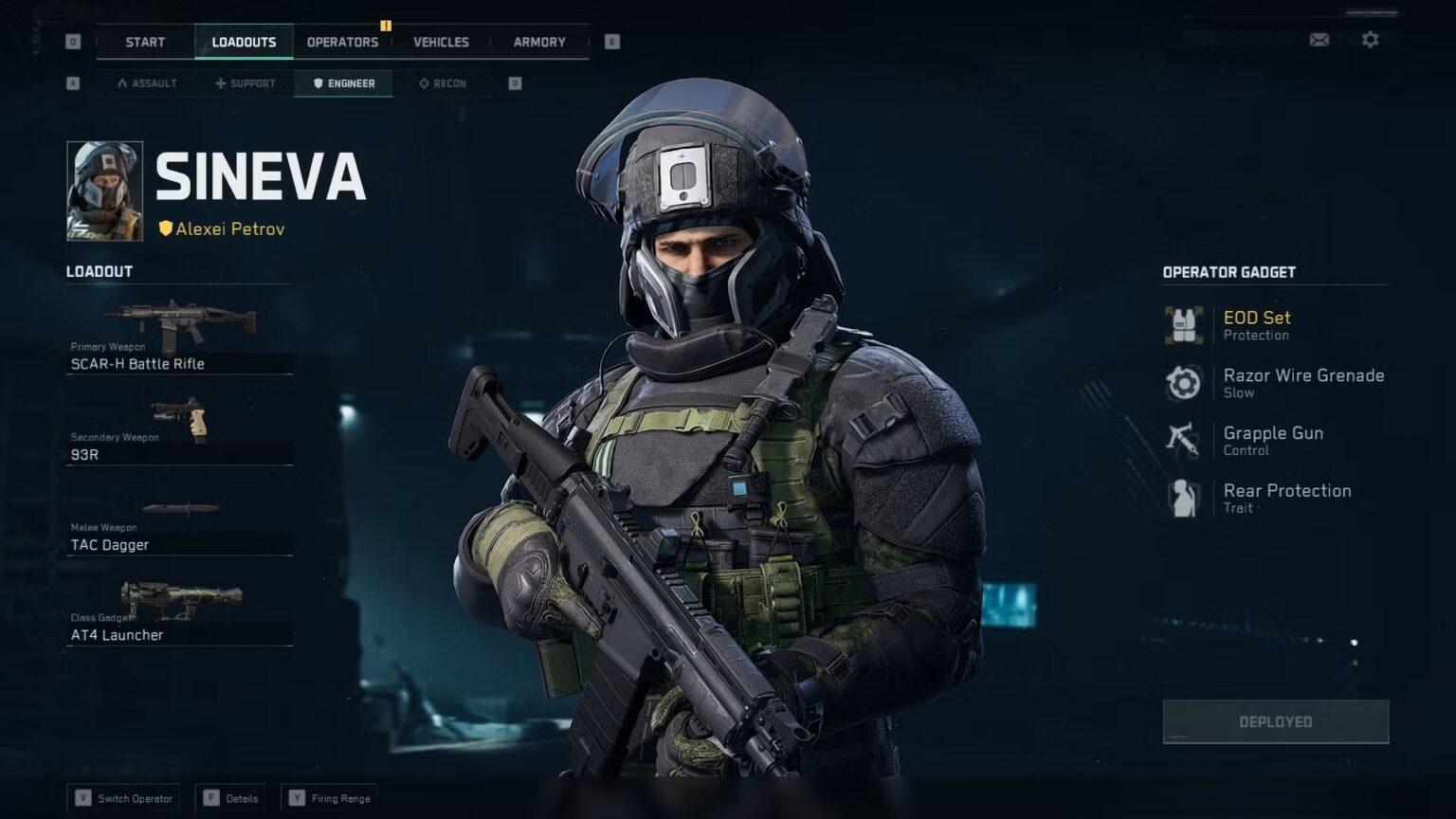Select the TAC Dagger melee weapon
The image size is (1456, 819).
click(x=180, y=509)
